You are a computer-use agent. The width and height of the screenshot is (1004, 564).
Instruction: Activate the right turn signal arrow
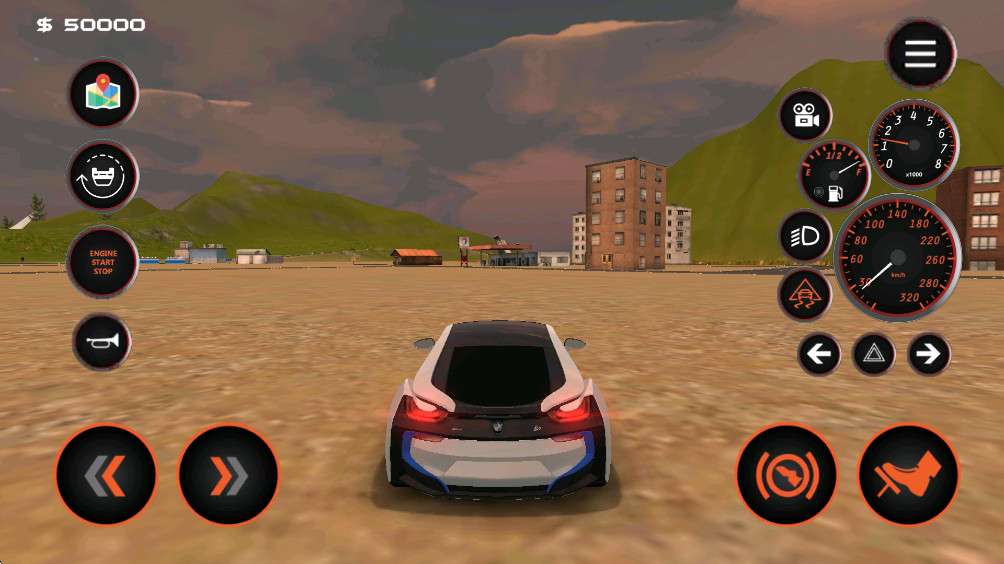tap(928, 354)
